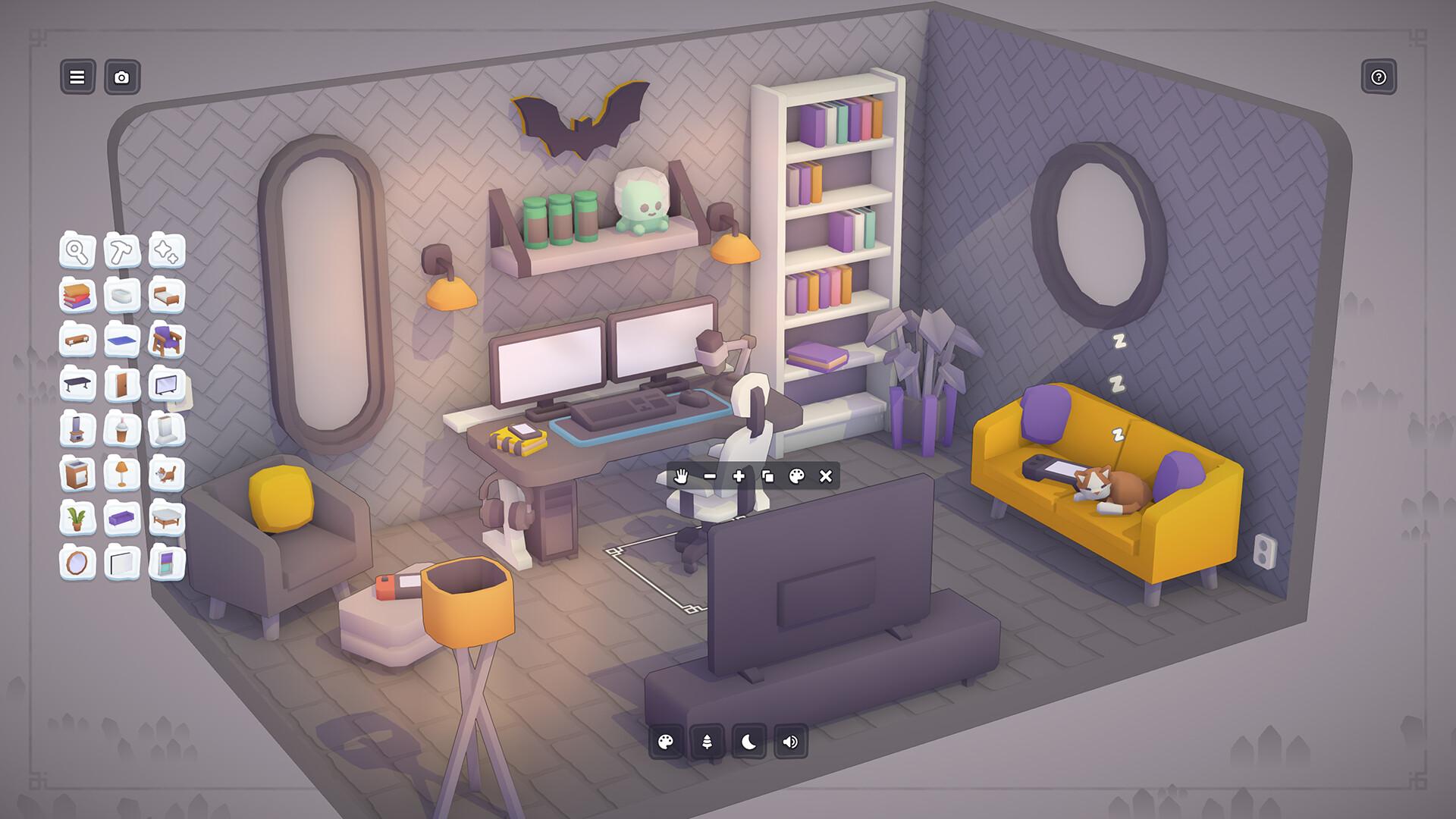The image size is (1456, 819).
Task: Open the camera screenshot tool
Action: [122, 77]
